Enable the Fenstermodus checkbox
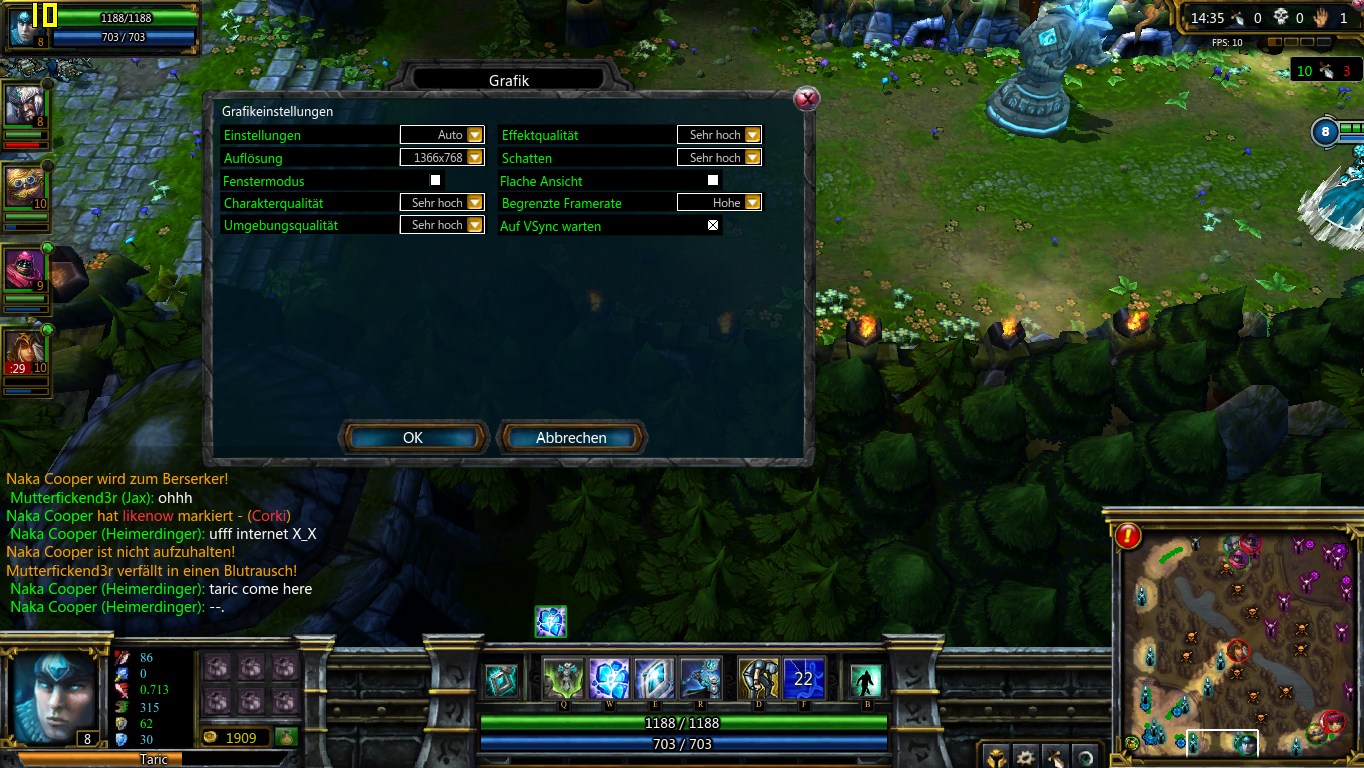Image resolution: width=1364 pixels, height=768 pixels. 434,180
